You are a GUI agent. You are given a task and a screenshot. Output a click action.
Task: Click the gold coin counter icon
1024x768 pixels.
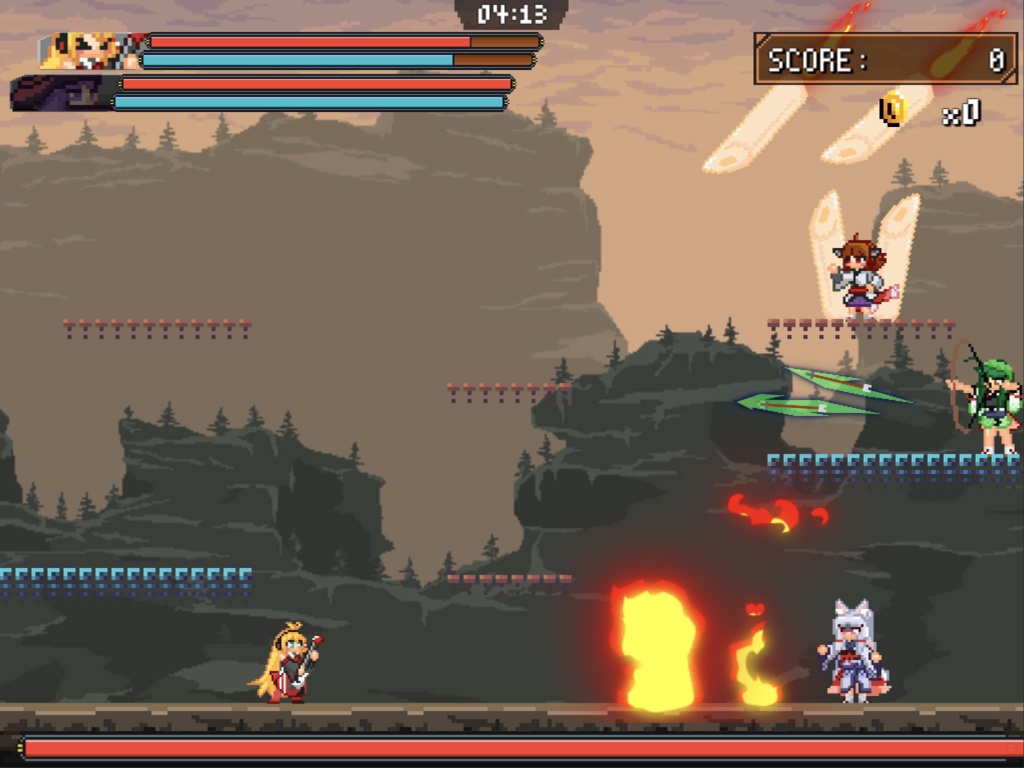pos(893,110)
